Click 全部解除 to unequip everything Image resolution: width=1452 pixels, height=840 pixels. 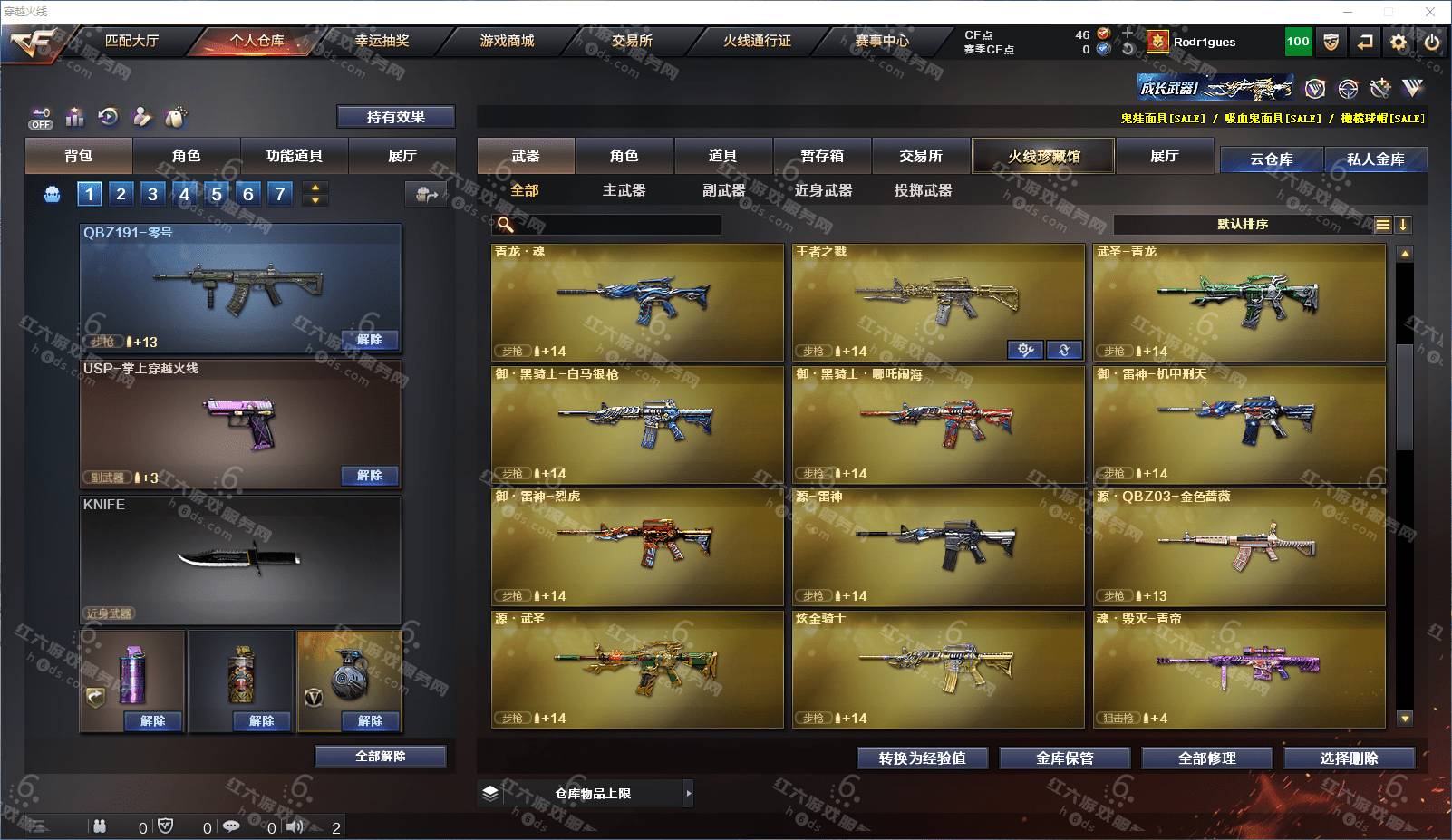pyautogui.click(x=381, y=757)
